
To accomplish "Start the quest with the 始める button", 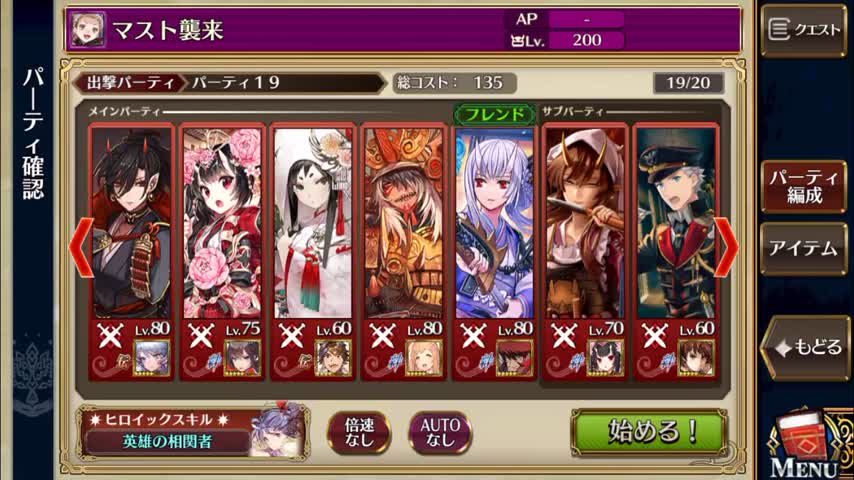I will click(x=649, y=431).
